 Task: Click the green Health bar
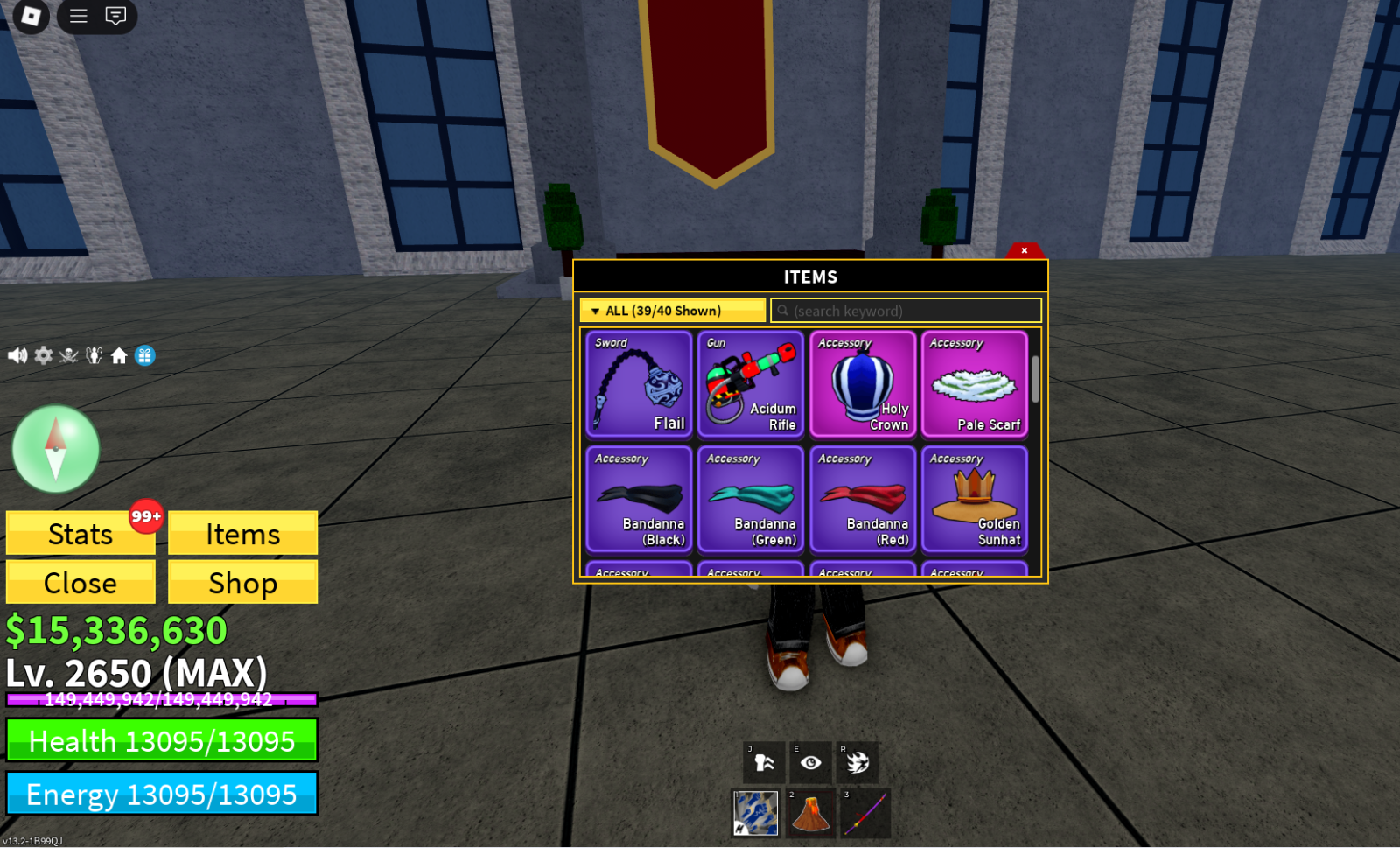point(162,741)
